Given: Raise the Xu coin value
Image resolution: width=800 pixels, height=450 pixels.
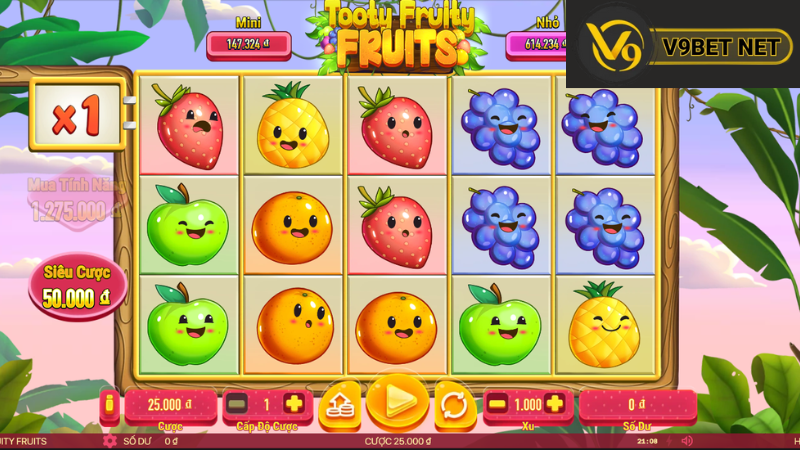Looking at the screenshot, I should [555, 404].
